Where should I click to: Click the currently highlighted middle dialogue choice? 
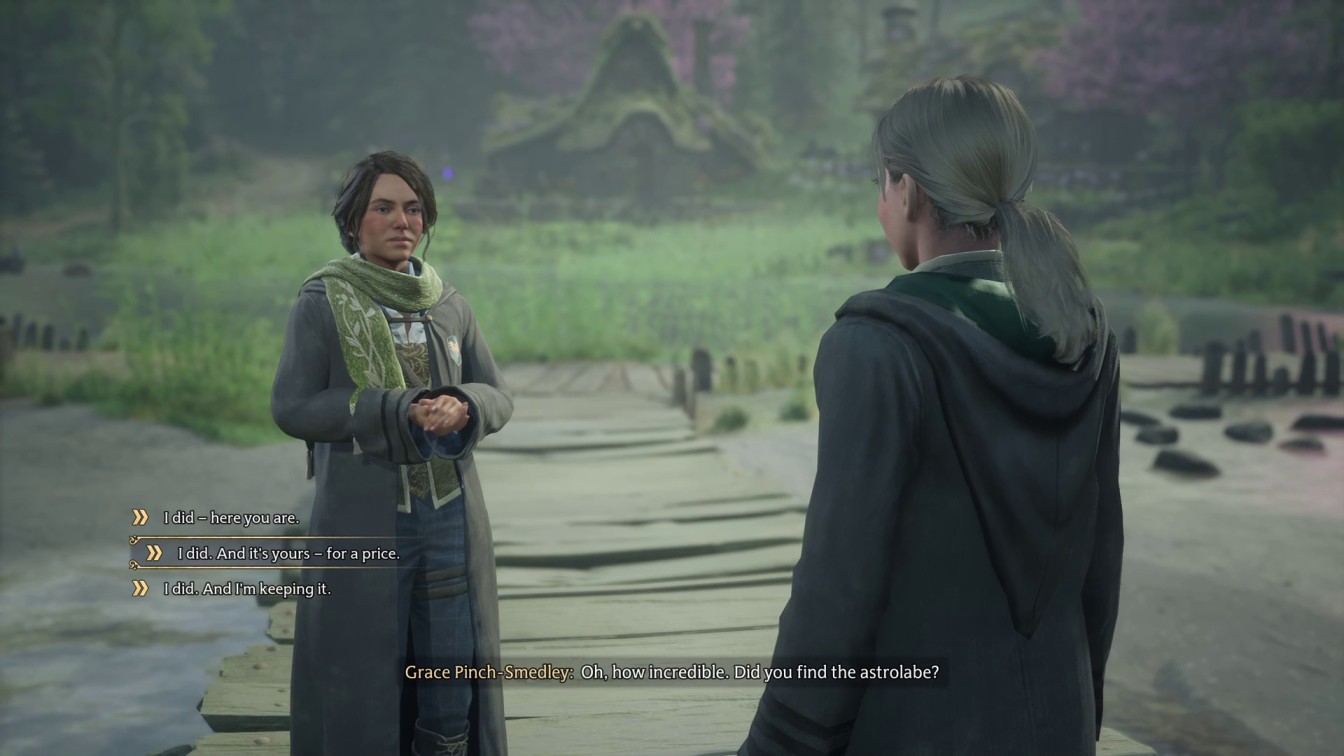288,552
